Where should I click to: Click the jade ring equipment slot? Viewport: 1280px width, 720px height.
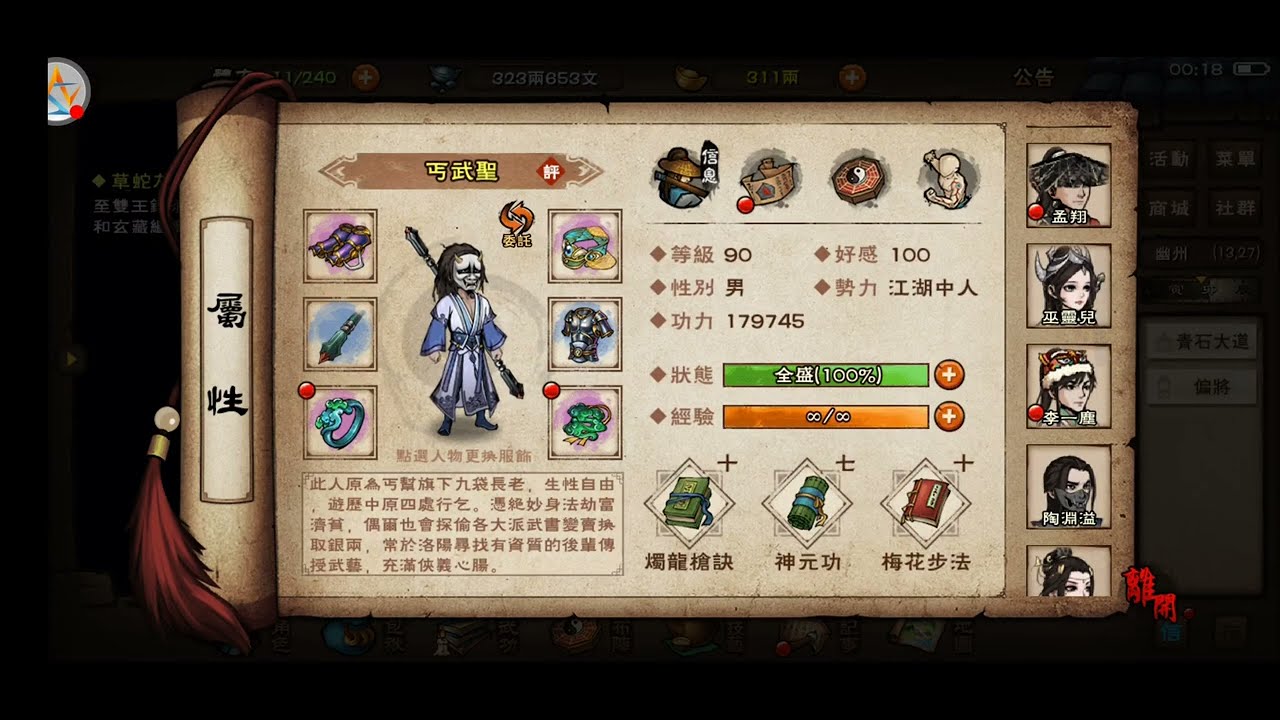pyautogui.click(x=340, y=421)
